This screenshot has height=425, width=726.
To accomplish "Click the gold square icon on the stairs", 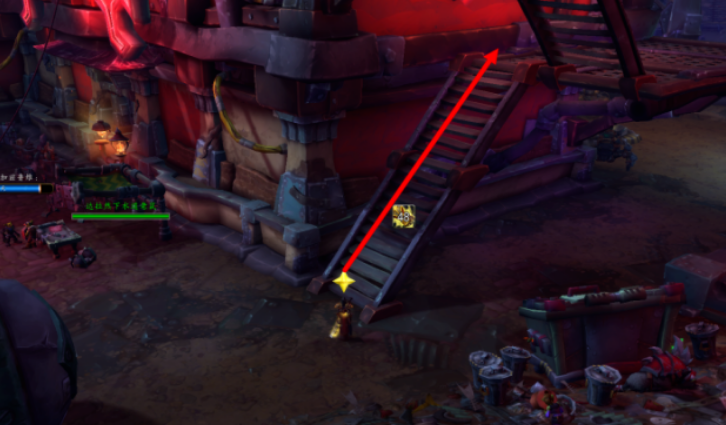I will pos(404,216).
